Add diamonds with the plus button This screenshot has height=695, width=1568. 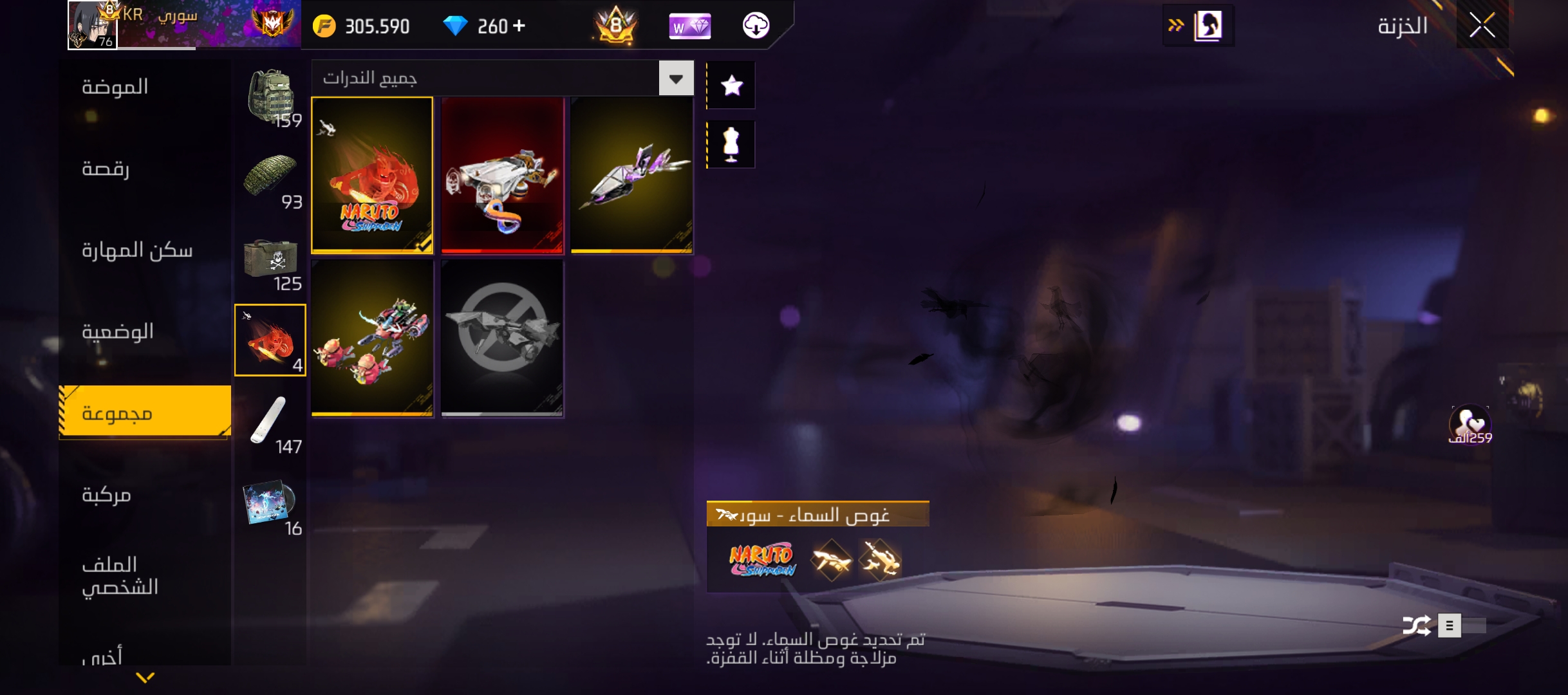(519, 26)
